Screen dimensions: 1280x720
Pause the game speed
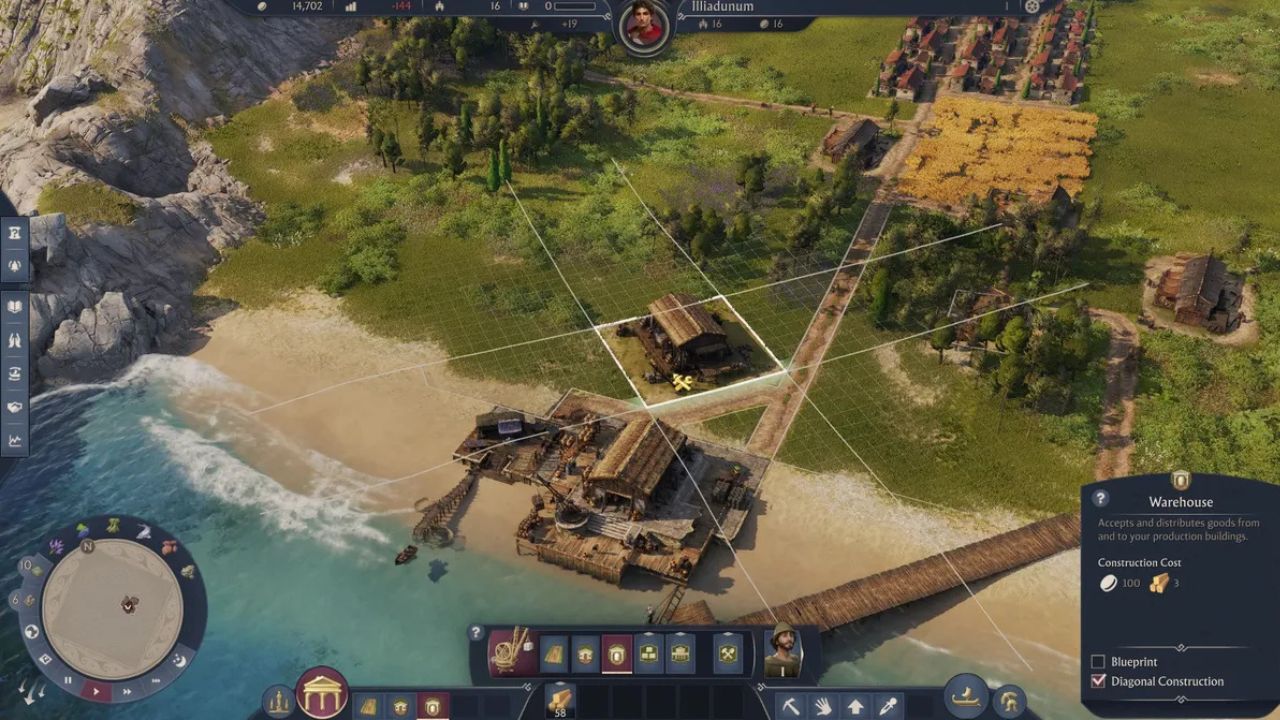click(69, 680)
